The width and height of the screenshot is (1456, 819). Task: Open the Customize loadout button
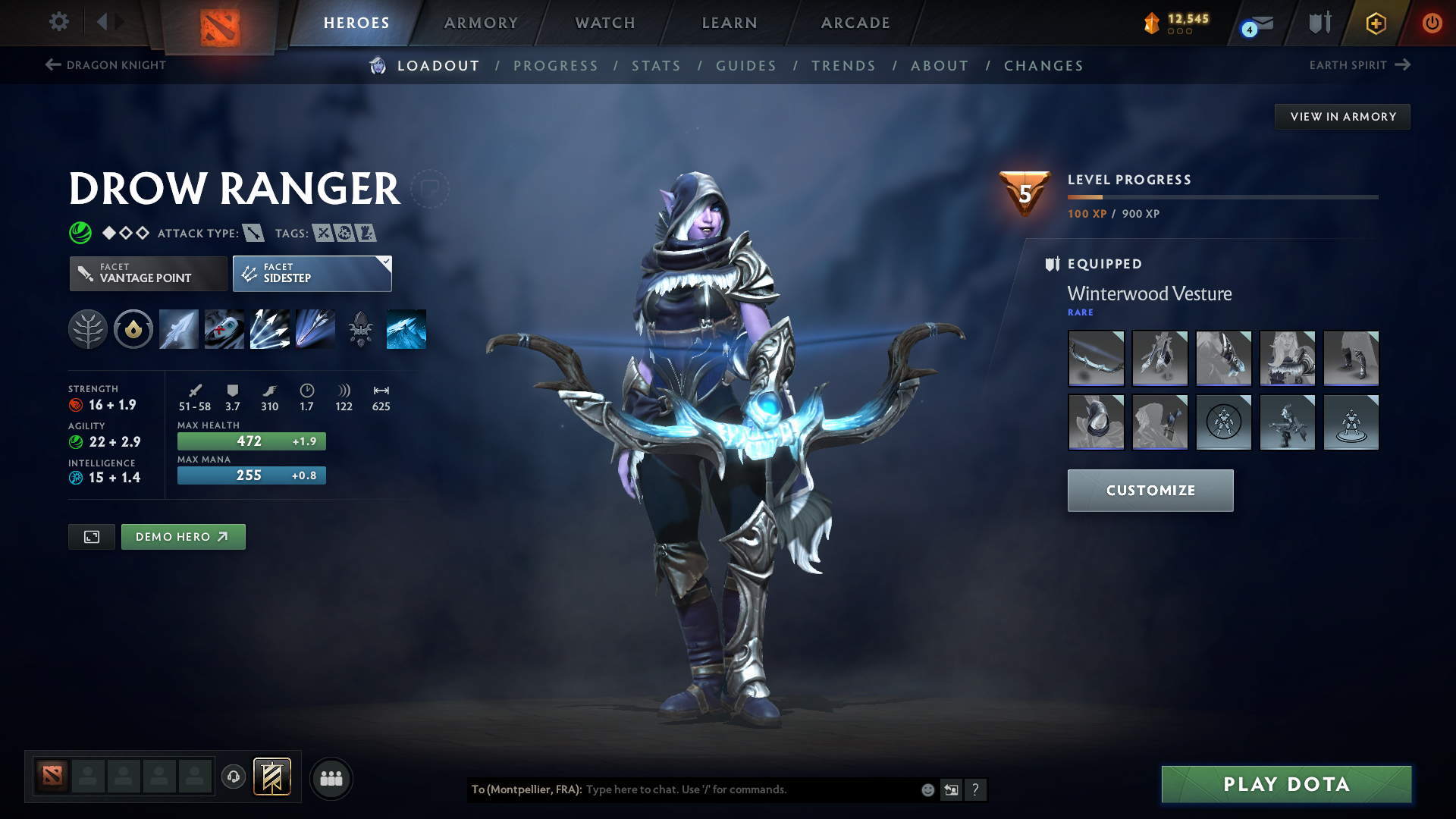(x=1150, y=491)
